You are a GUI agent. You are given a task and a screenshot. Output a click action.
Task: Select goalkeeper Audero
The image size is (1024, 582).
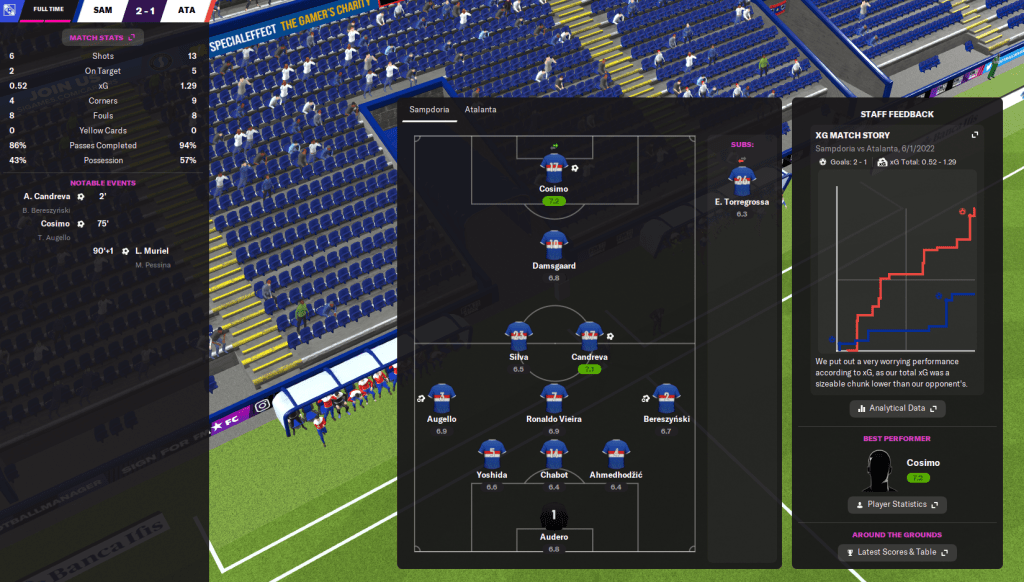tap(554, 519)
